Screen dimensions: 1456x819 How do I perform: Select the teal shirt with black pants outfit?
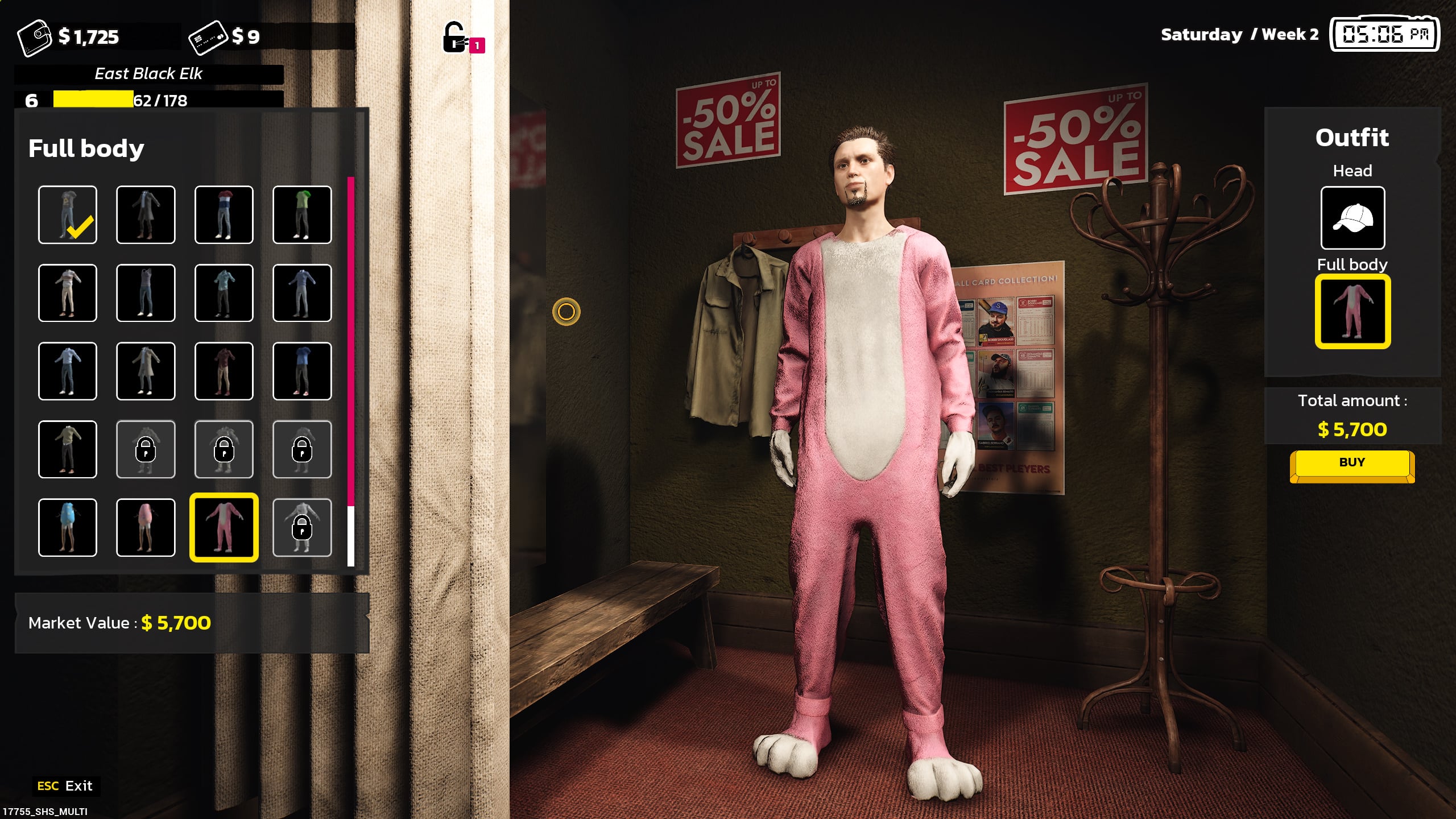(x=224, y=293)
